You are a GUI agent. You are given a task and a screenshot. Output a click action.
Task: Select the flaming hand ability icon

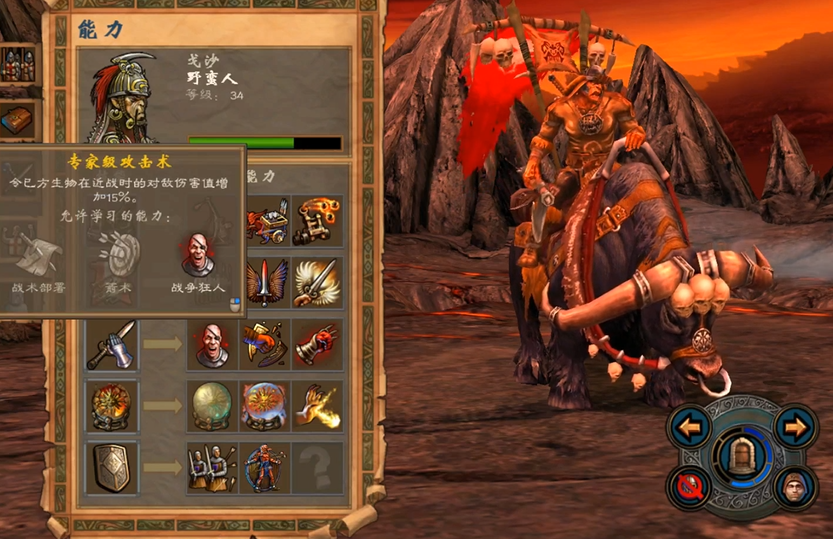316,405
